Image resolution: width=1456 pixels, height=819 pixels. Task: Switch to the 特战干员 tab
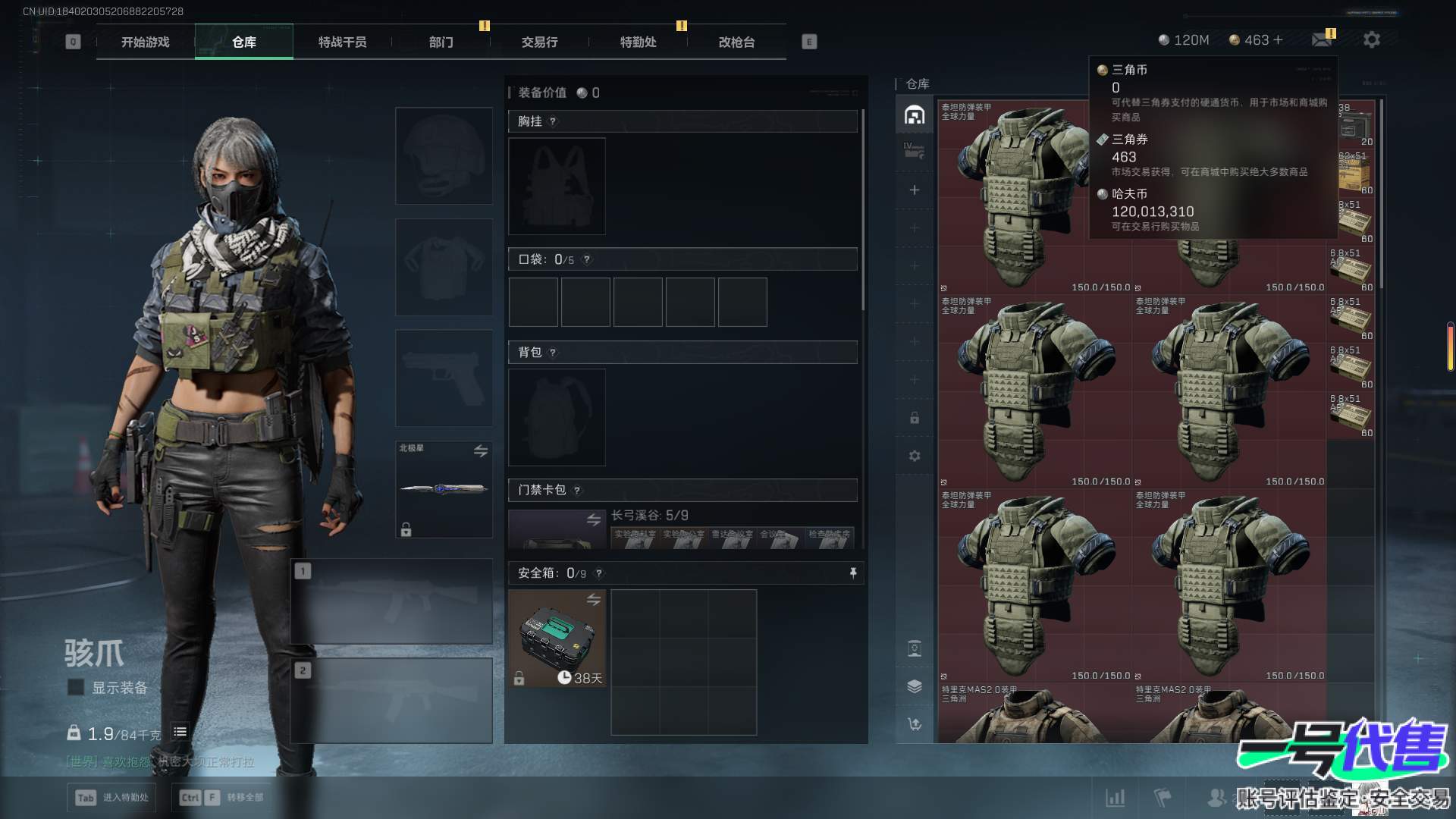click(342, 42)
